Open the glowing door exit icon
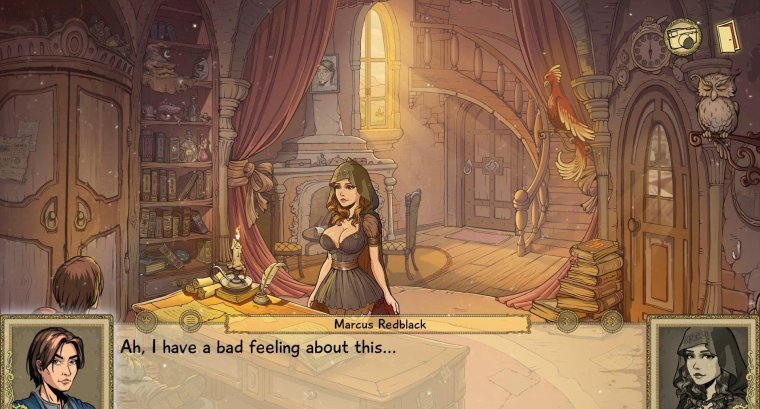The image size is (760, 409). click(x=727, y=37)
